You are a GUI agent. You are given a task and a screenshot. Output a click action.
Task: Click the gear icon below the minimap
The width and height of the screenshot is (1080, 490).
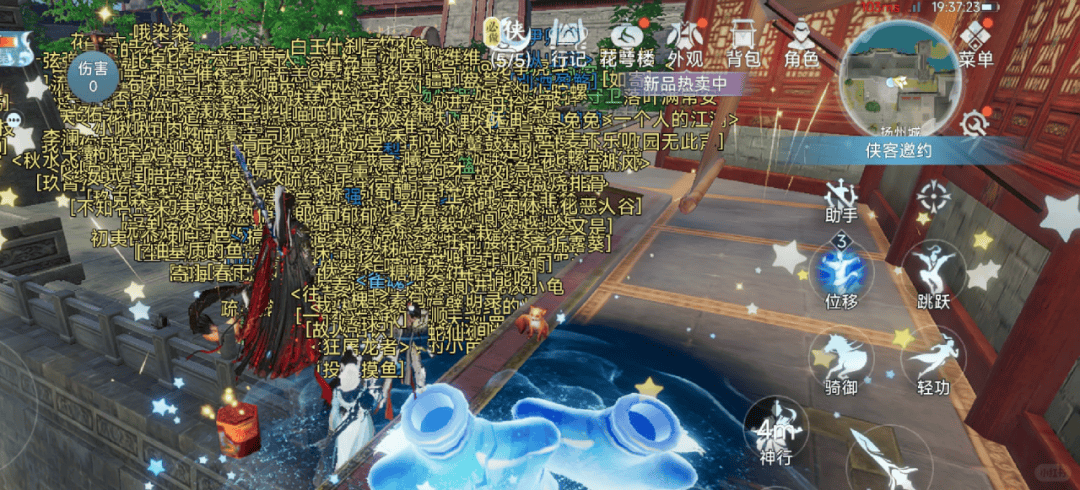click(x=976, y=122)
